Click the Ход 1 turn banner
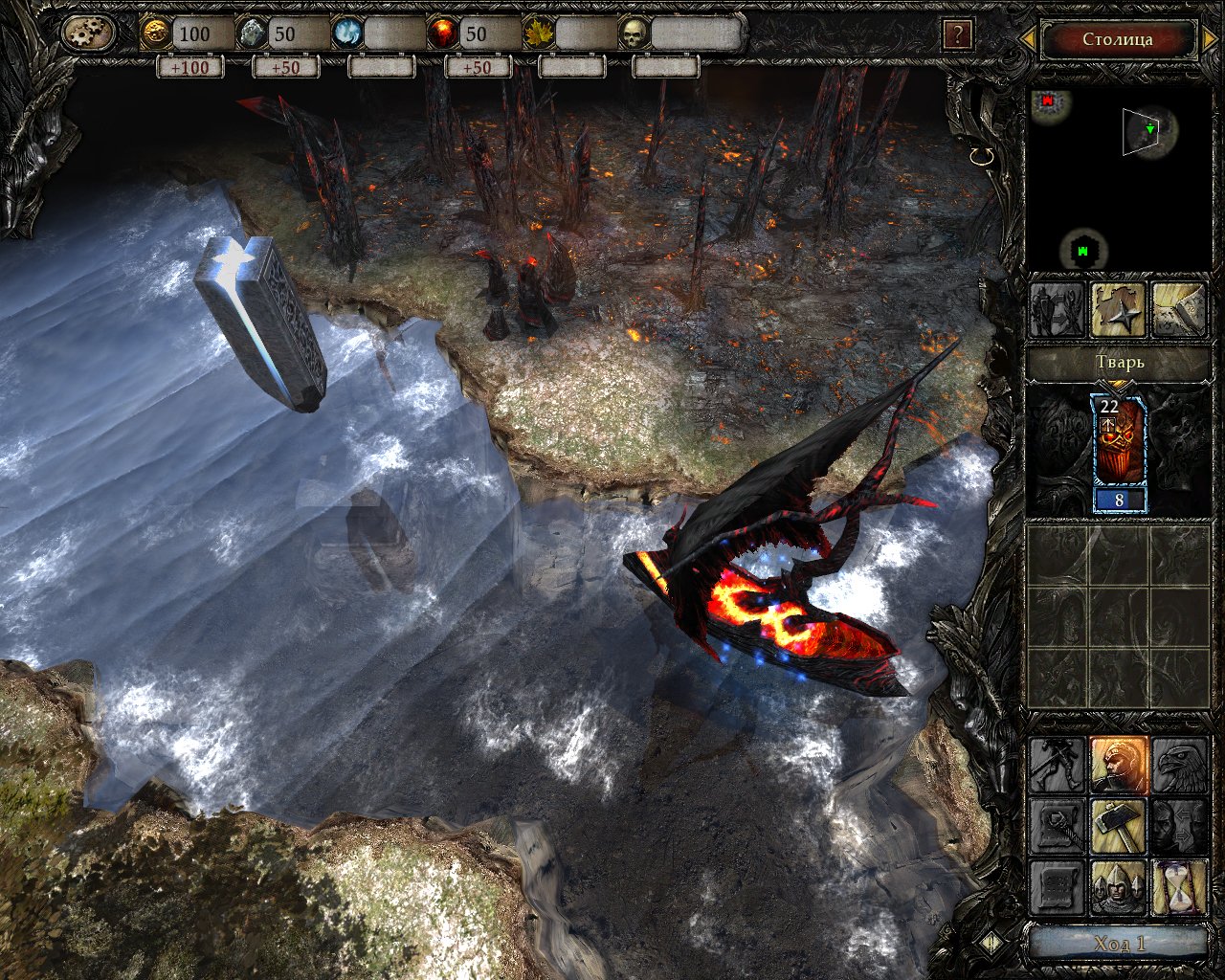The height and width of the screenshot is (980, 1225). [1118, 944]
